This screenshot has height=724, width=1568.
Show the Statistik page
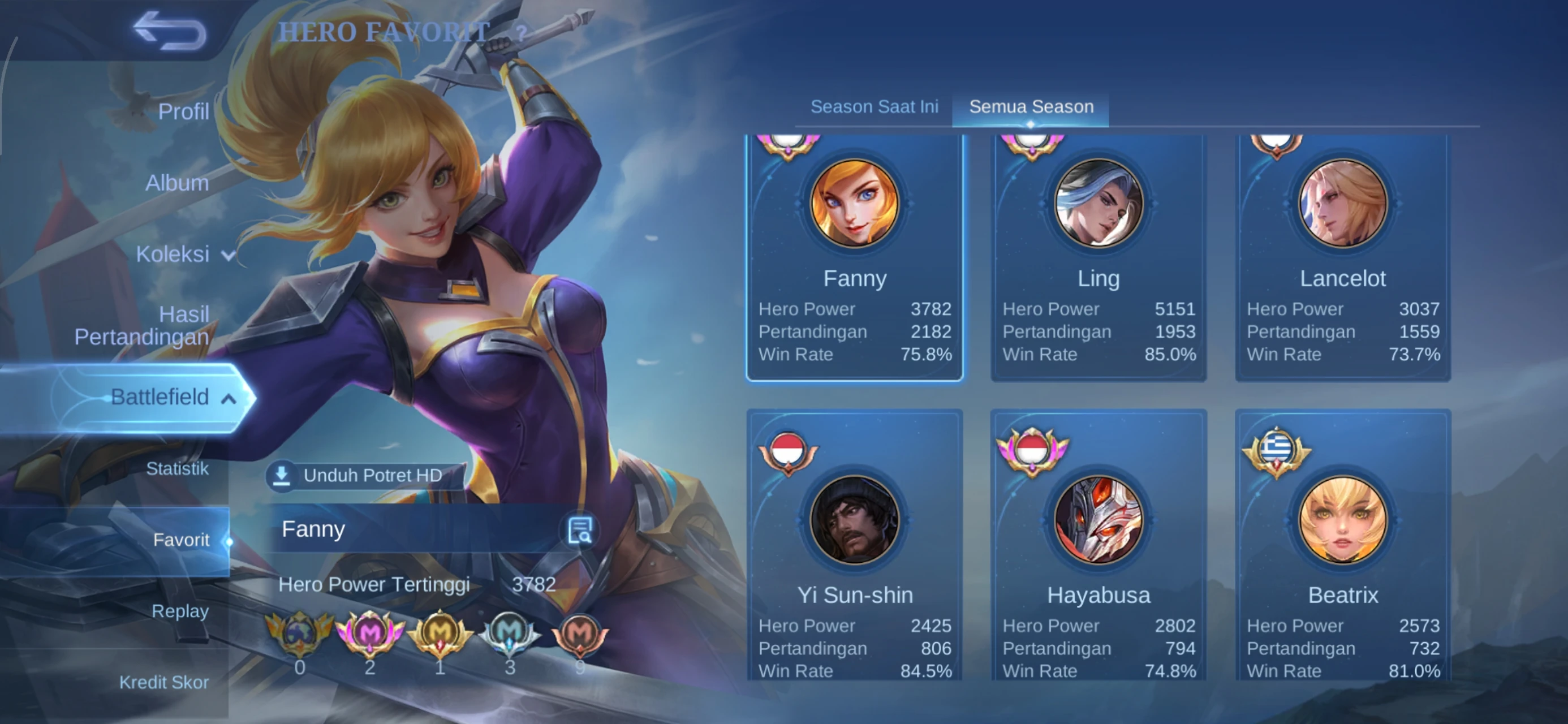pyautogui.click(x=177, y=468)
